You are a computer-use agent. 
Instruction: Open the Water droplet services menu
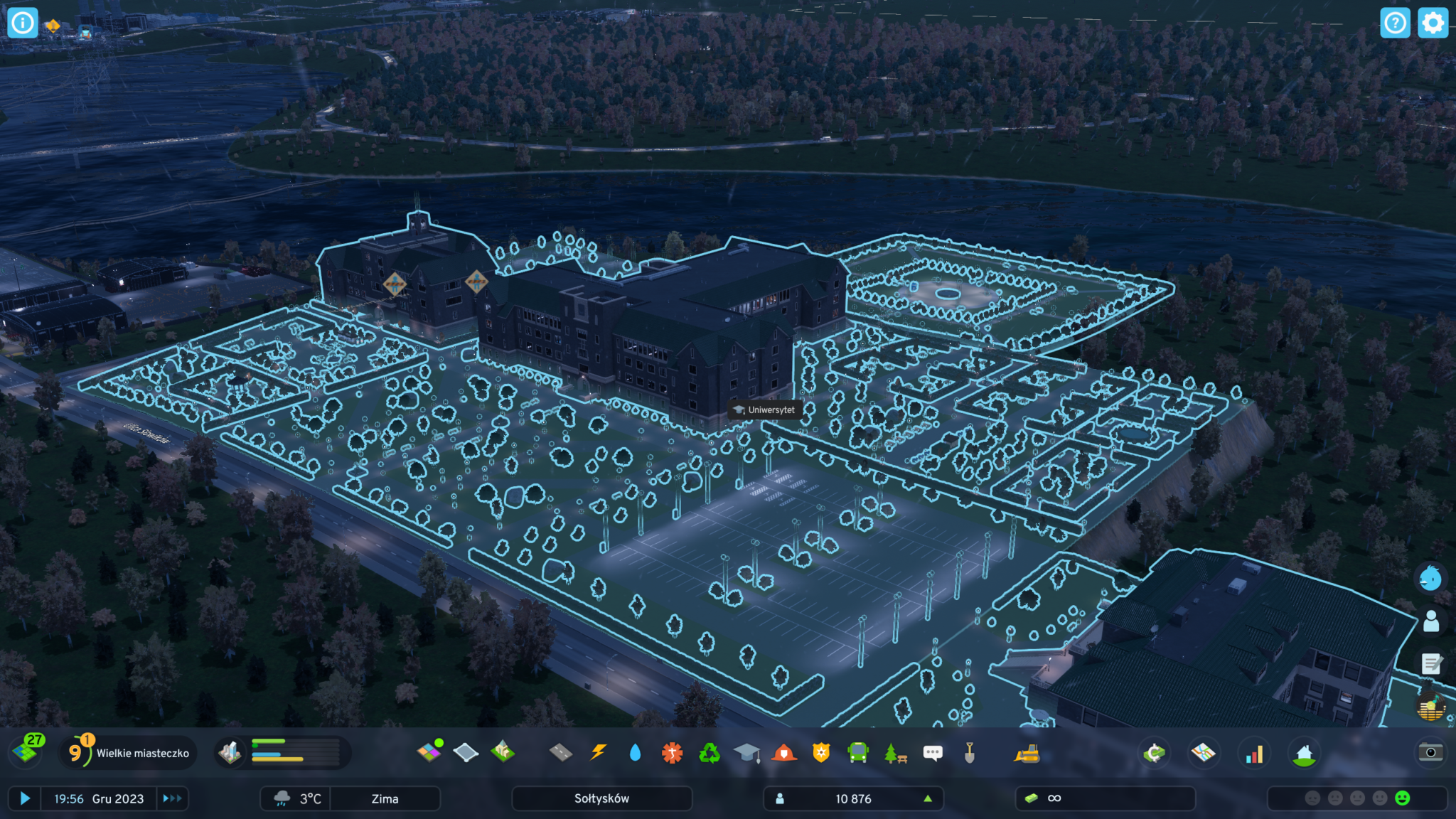pyautogui.click(x=635, y=752)
